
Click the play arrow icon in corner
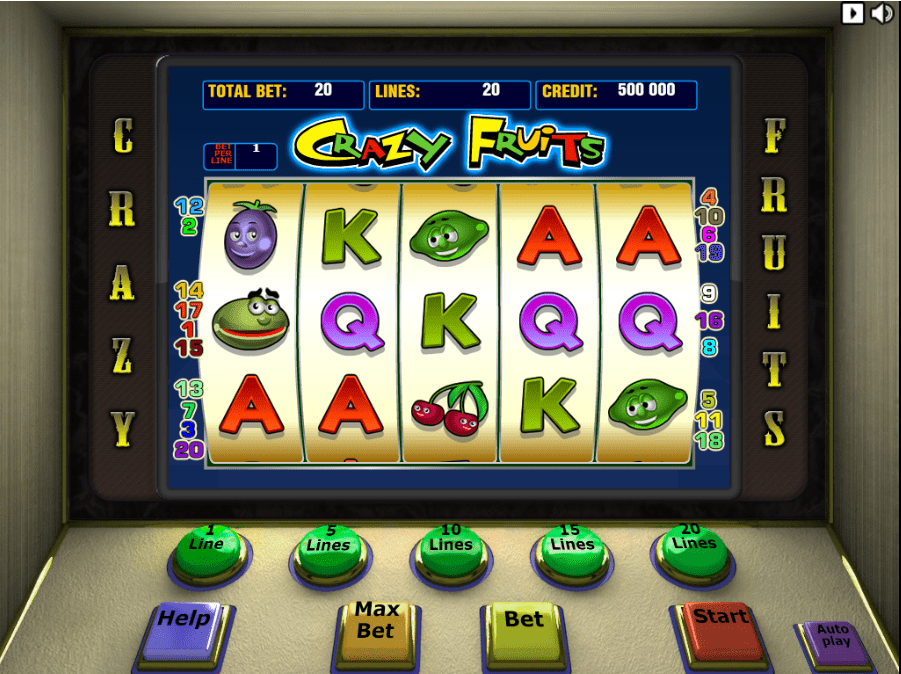click(852, 13)
